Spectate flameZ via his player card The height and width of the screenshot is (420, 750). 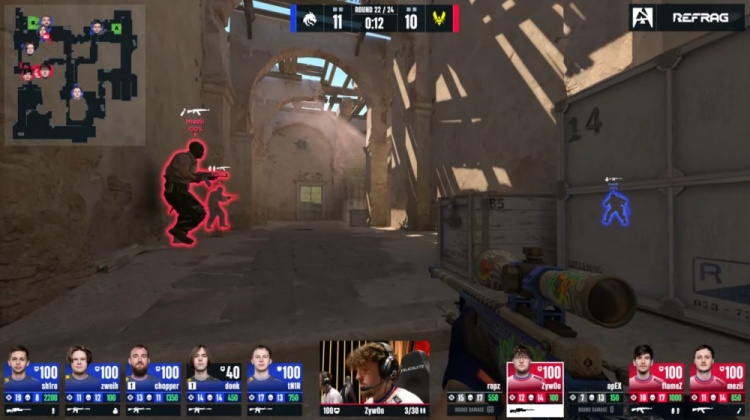point(656,382)
